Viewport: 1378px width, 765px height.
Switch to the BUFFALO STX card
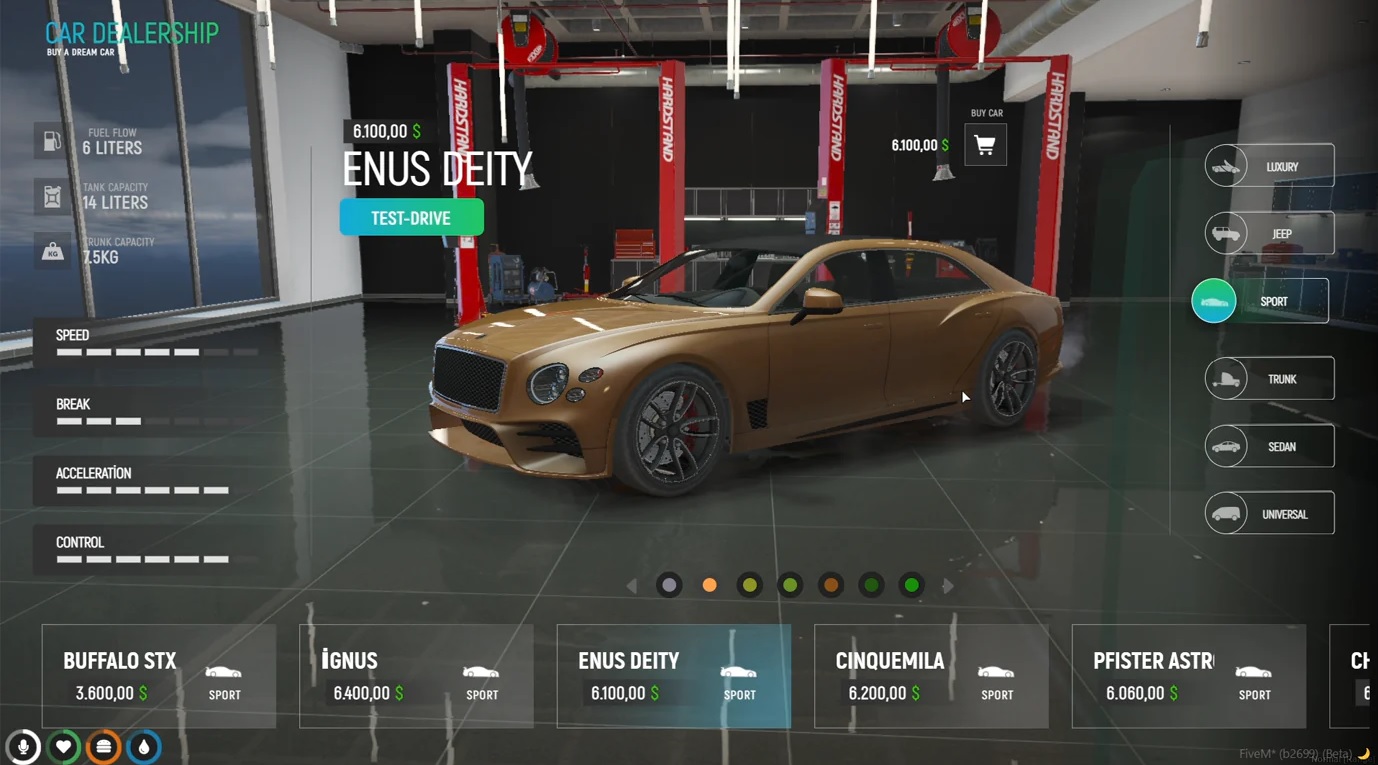[x=158, y=676]
